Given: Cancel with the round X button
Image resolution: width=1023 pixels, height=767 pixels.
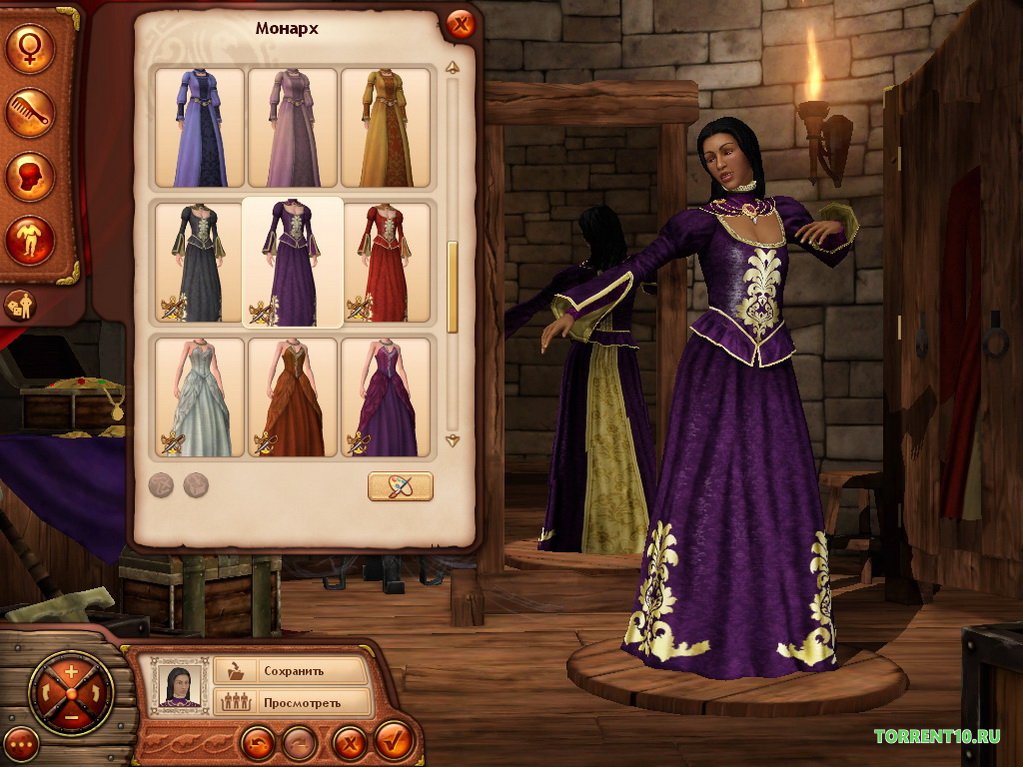Looking at the screenshot, I should [x=349, y=743].
